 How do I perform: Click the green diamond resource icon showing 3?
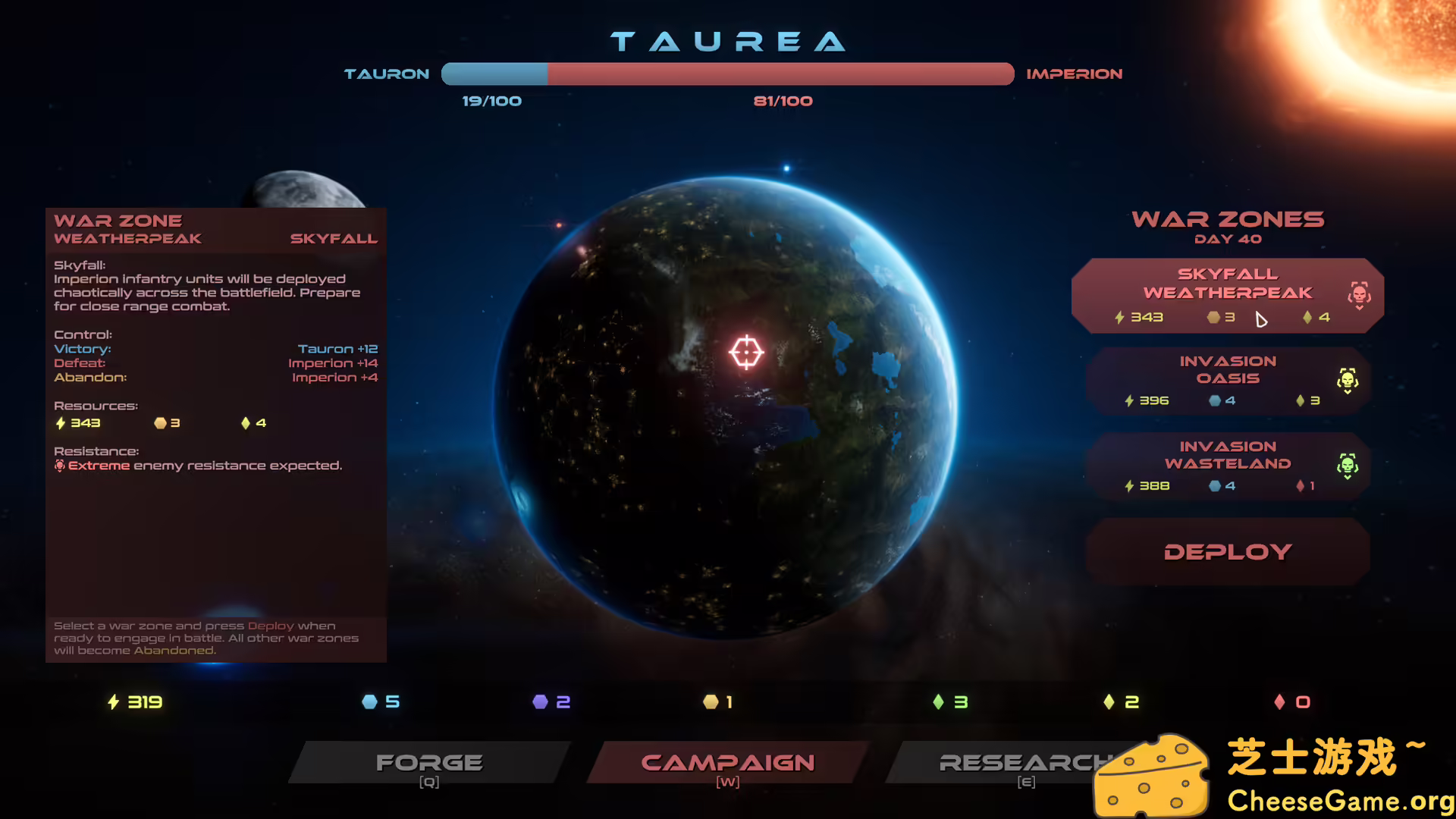tap(940, 702)
